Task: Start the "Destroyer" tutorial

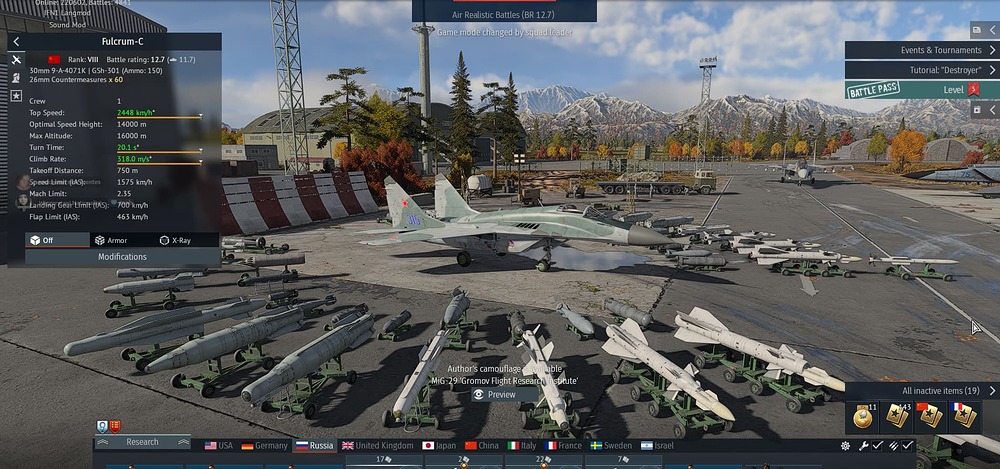Action: (x=920, y=70)
